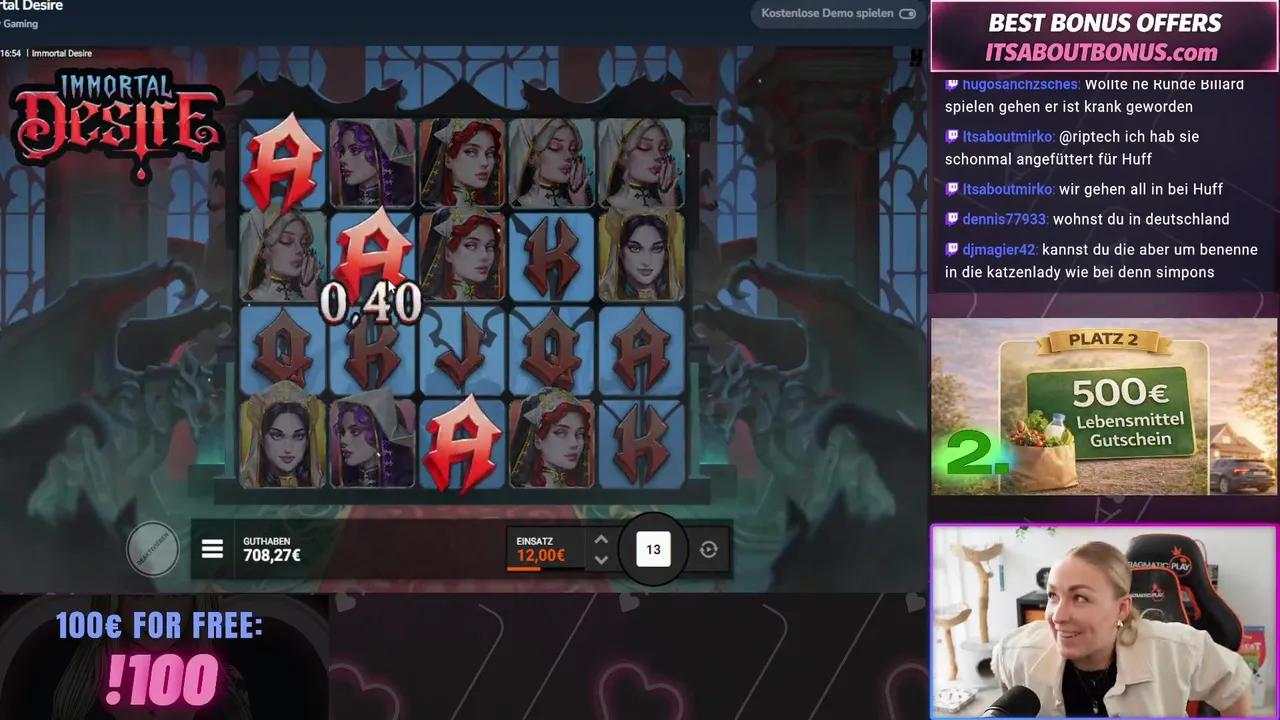Viewport: 1280px width, 720px height.
Task: Open the autoplay settings icon
Action: [709, 548]
